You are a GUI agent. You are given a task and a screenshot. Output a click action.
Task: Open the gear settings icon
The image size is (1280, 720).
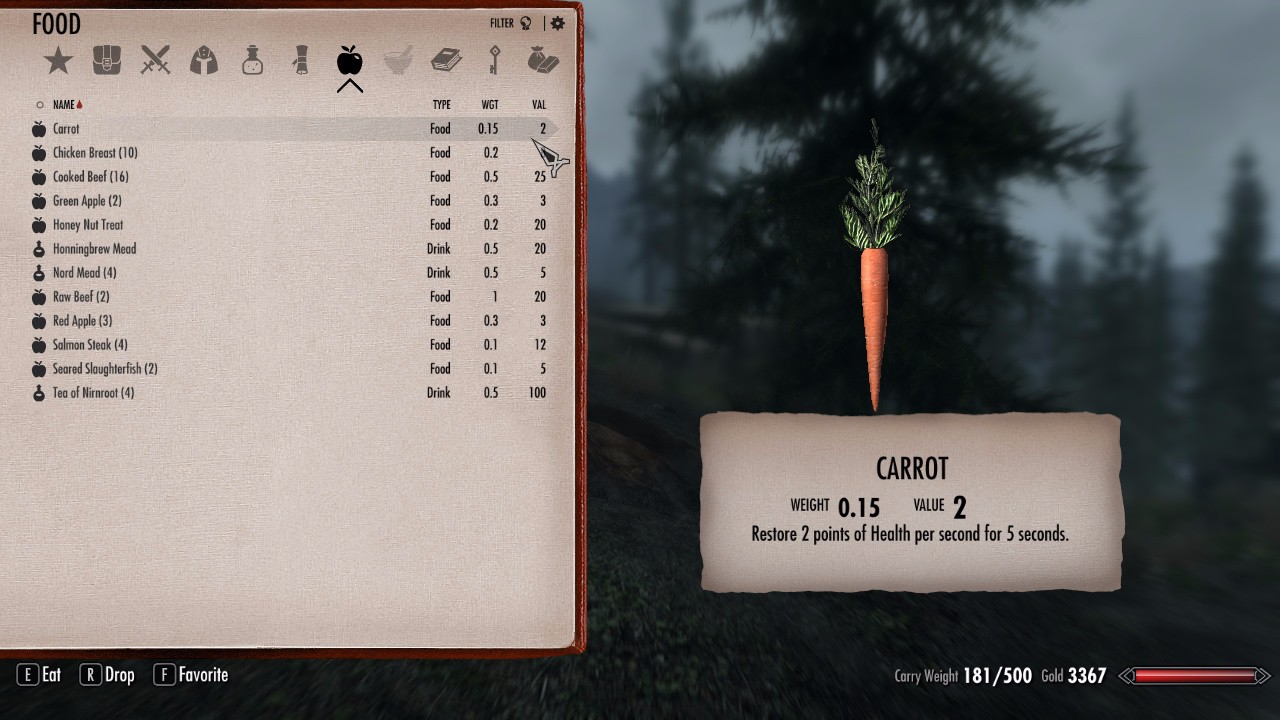pos(558,23)
